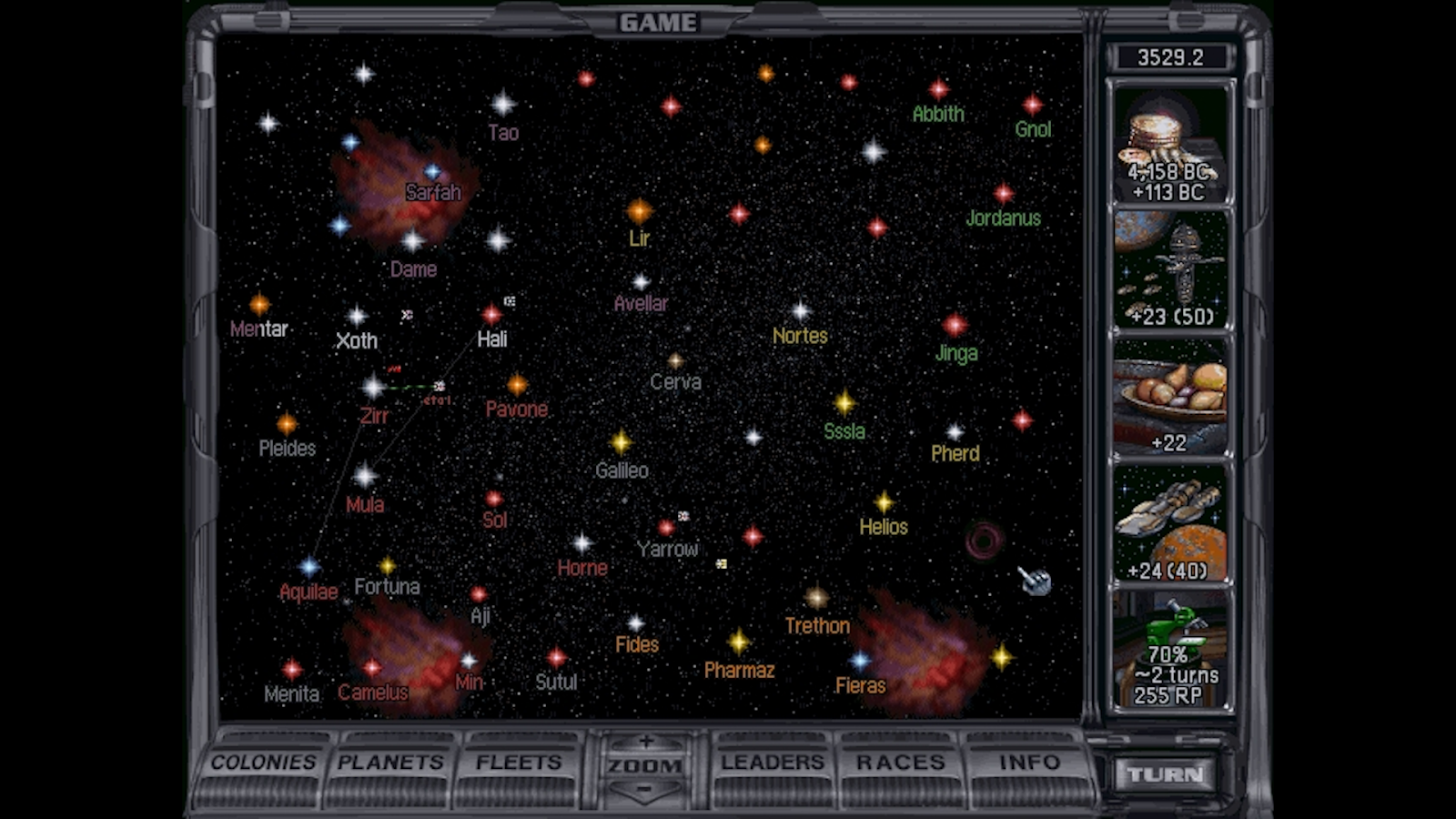End the turn with Turn button

pos(1166,774)
